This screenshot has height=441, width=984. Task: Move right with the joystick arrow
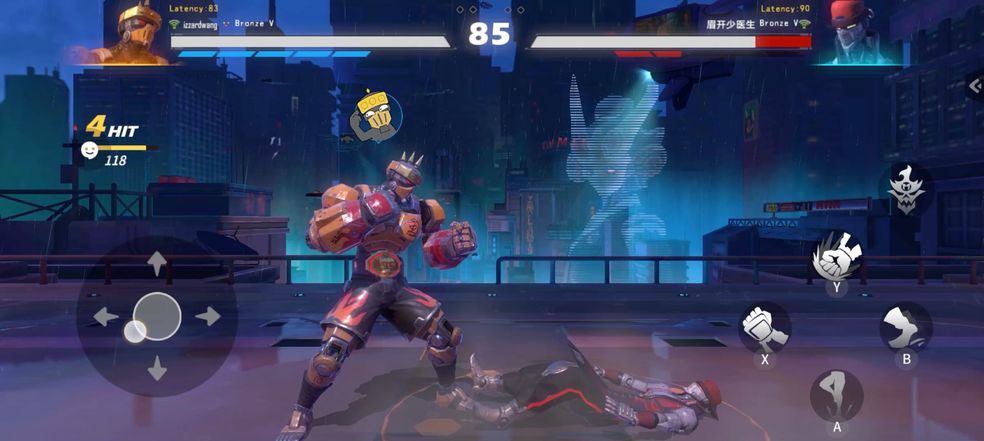pyautogui.click(x=208, y=316)
